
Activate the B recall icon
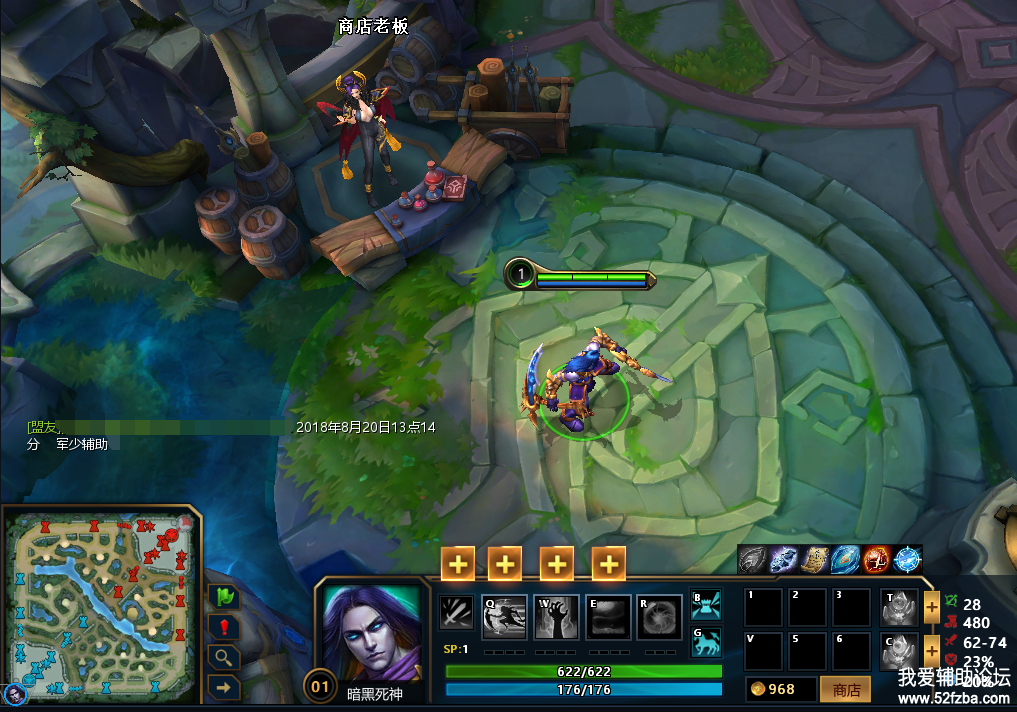tap(707, 604)
